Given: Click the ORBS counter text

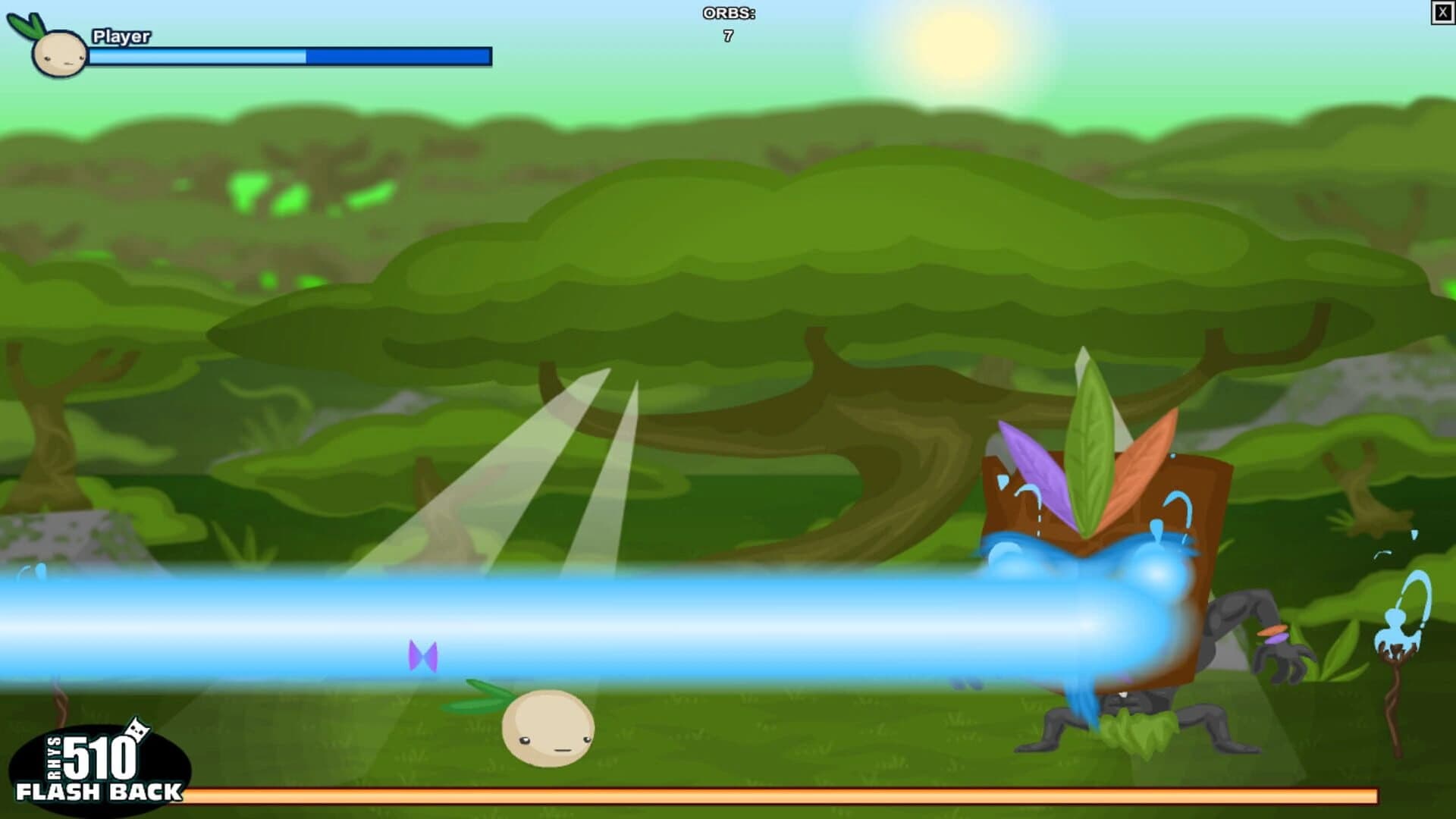Looking at the screenshot, I should tap(726, 12).
